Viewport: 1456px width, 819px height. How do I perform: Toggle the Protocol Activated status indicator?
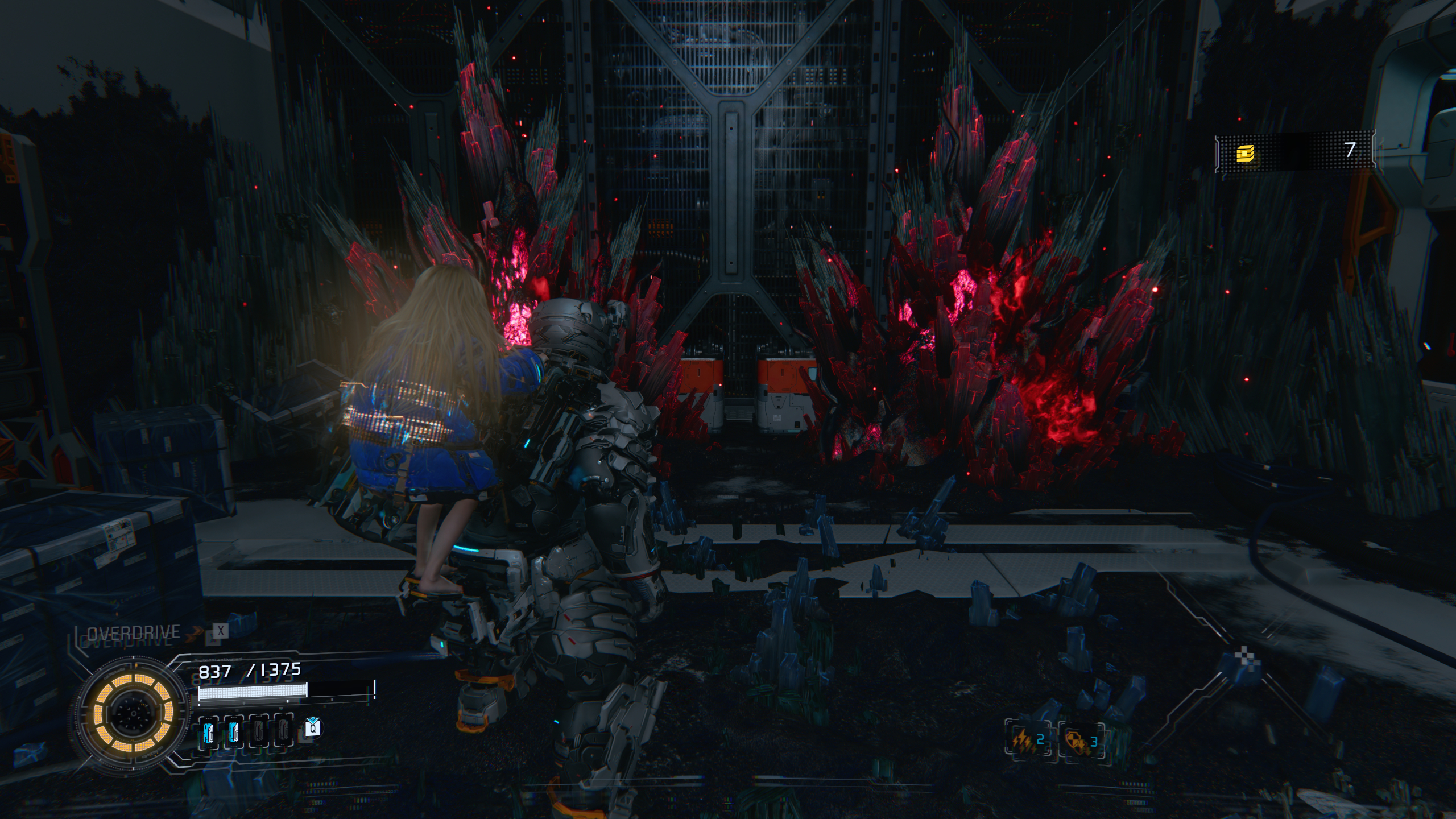pos(218,660)
